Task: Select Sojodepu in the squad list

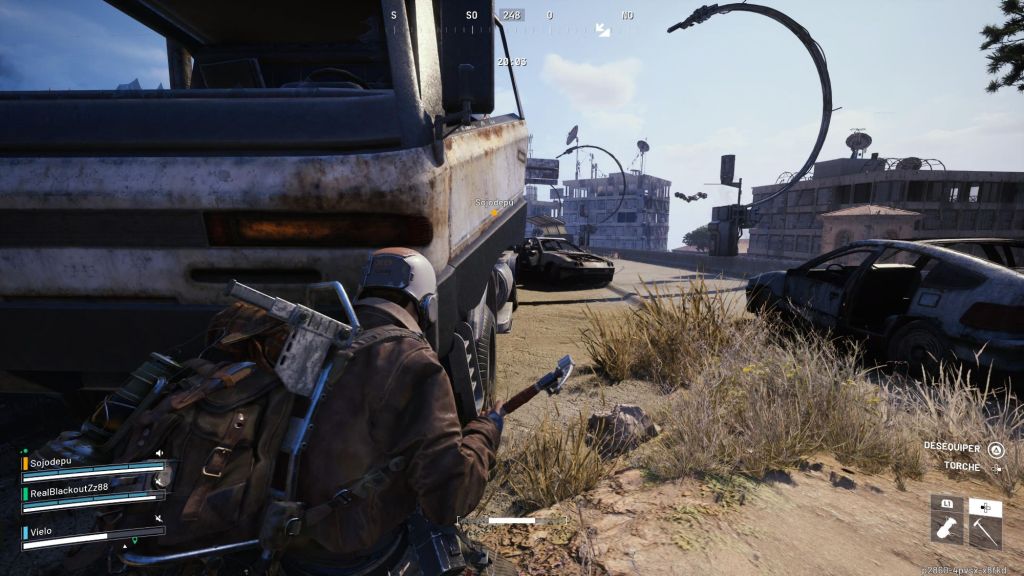Action: 50,464
